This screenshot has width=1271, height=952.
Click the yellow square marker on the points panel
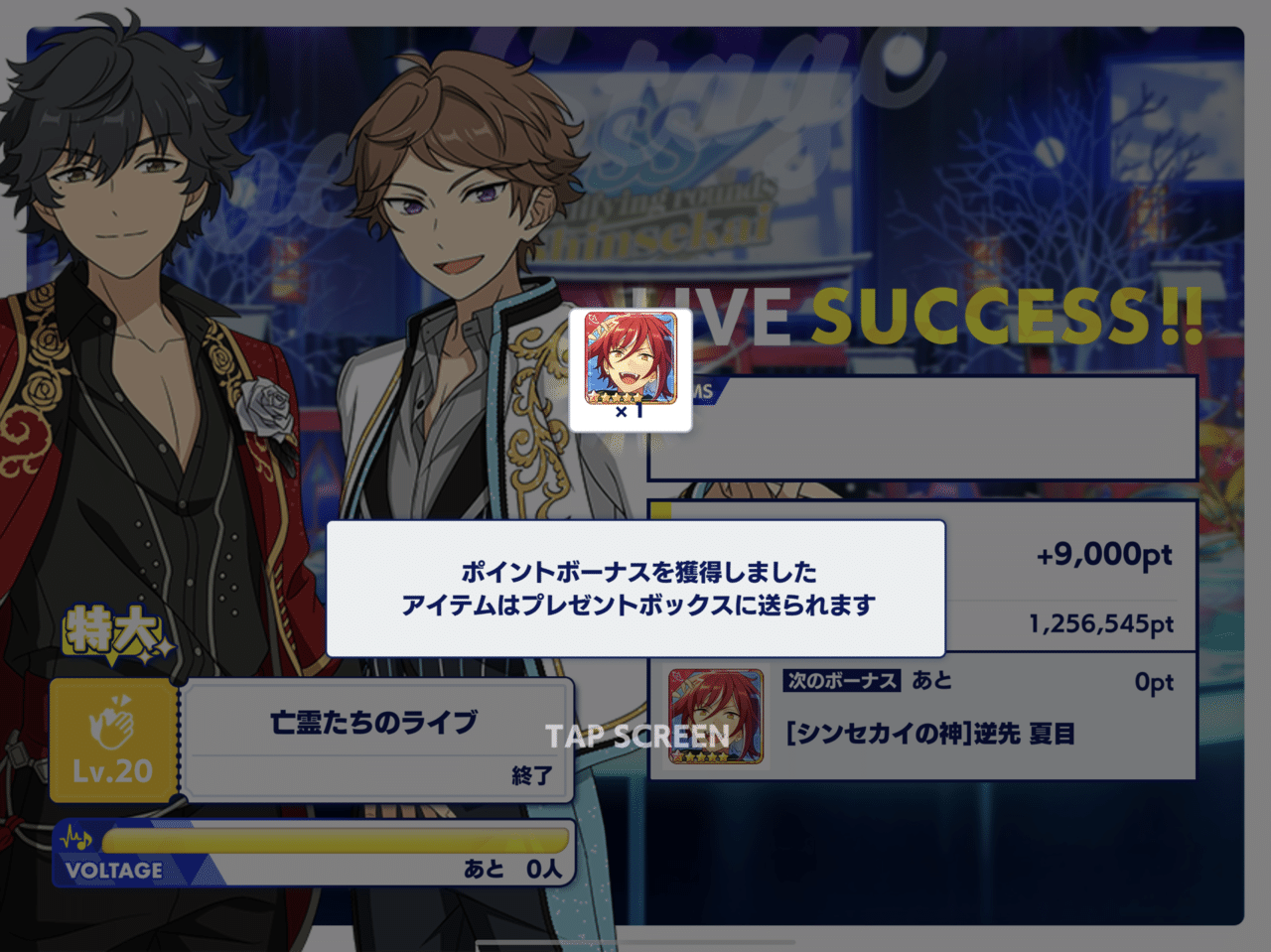[x=659, y=509]
